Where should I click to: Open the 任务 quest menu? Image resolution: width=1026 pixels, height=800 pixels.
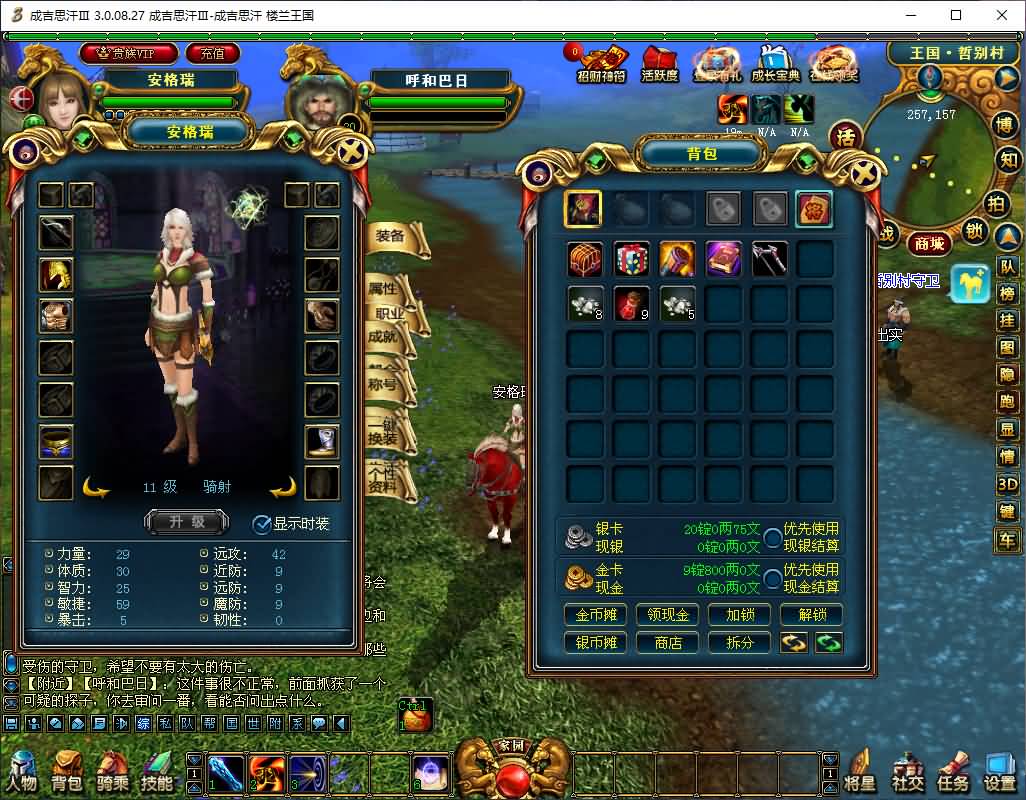[951, 773]
